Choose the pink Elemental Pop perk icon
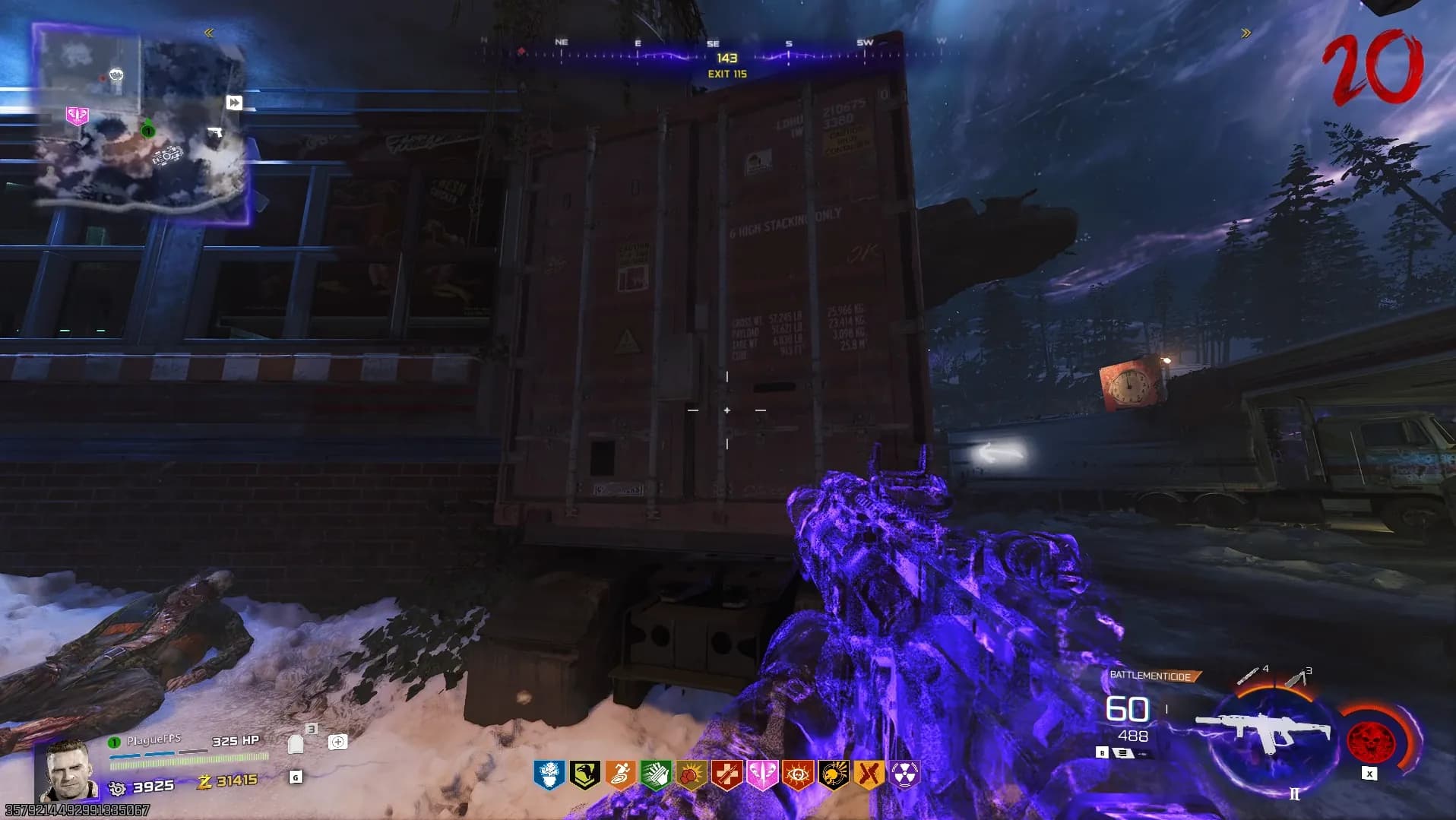Image resolution: width=1456 pixels, height=820 pixels. tap(762, 774)
